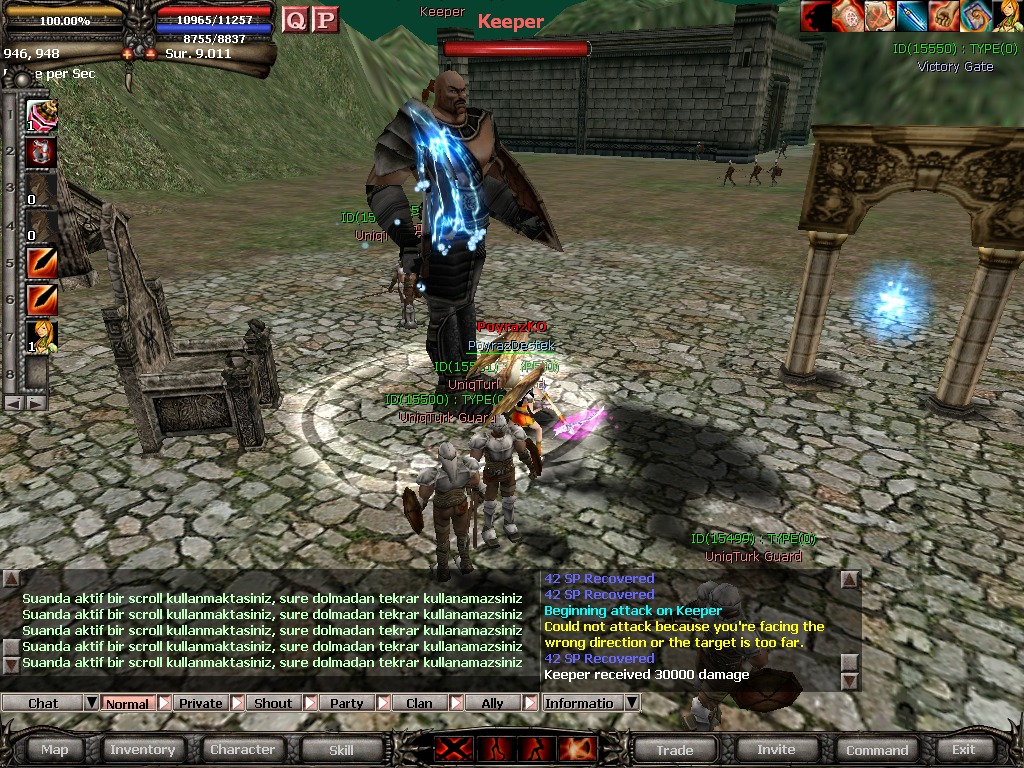Open the Inventory window
This screenshot has height=768, width=1024.
coord(142,749)
